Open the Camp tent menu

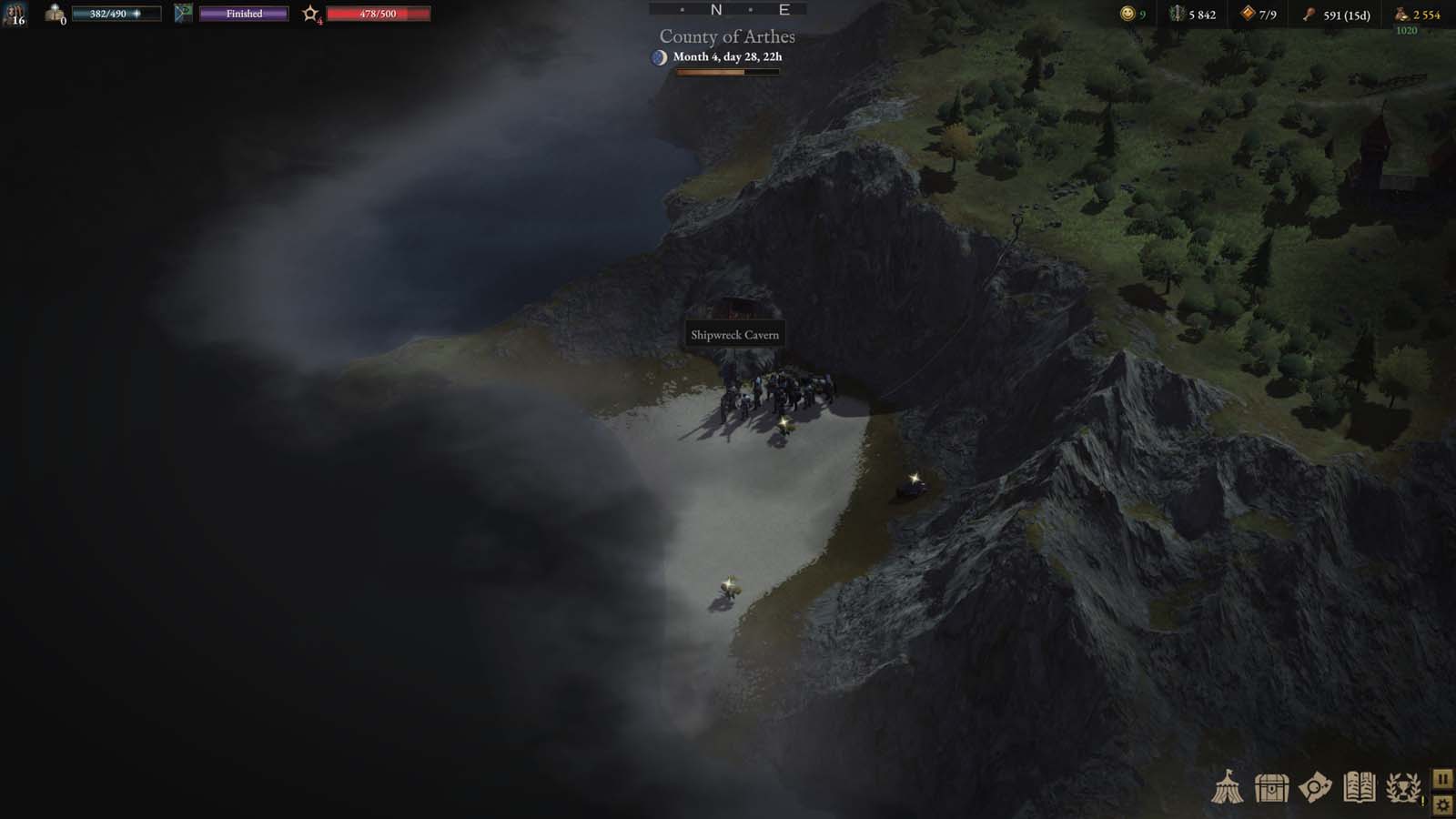[x=1228, y=790]
